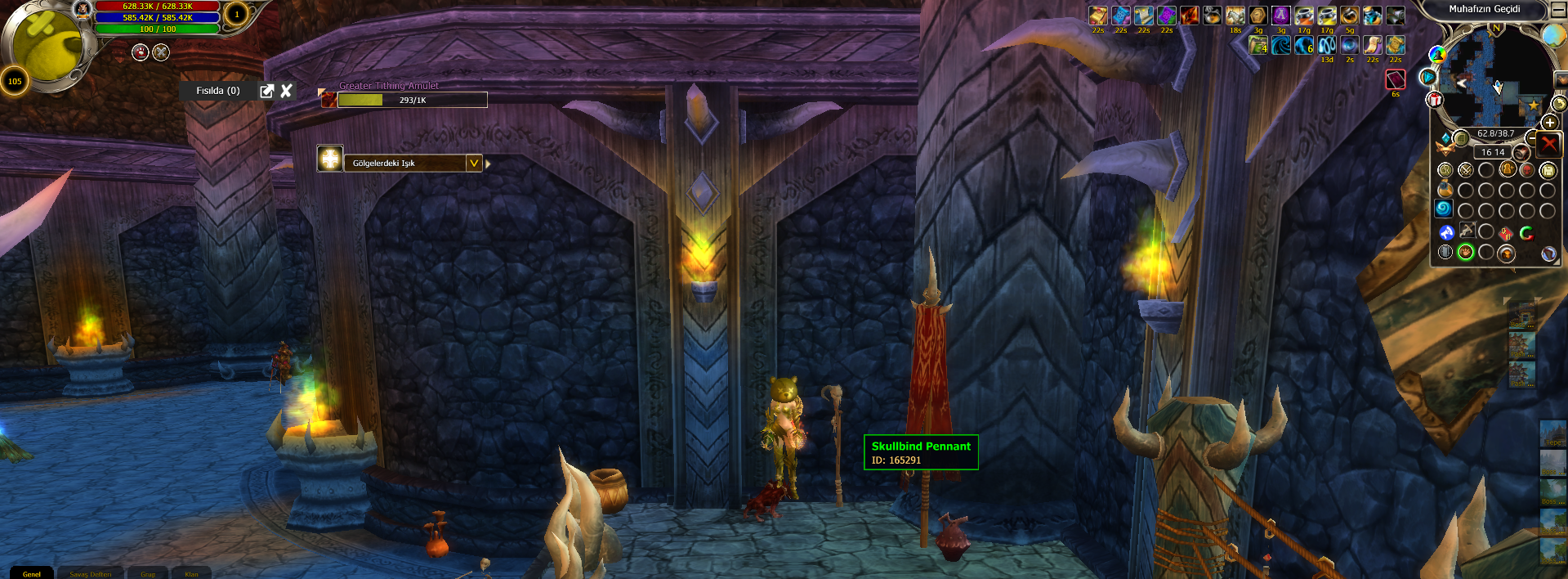Open the red gift box icon
This screenshot has height=579, width=1568.
(1435, 100)
